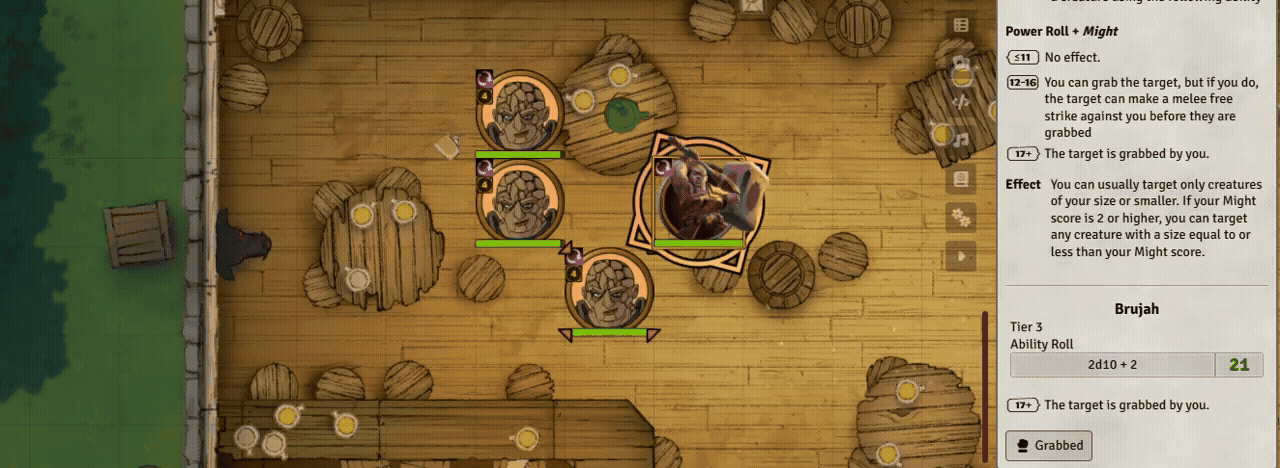Expand the 2d10 + 2 dice roll
The height and width of the screenshot is (468, 1280).
(1112, 365)
